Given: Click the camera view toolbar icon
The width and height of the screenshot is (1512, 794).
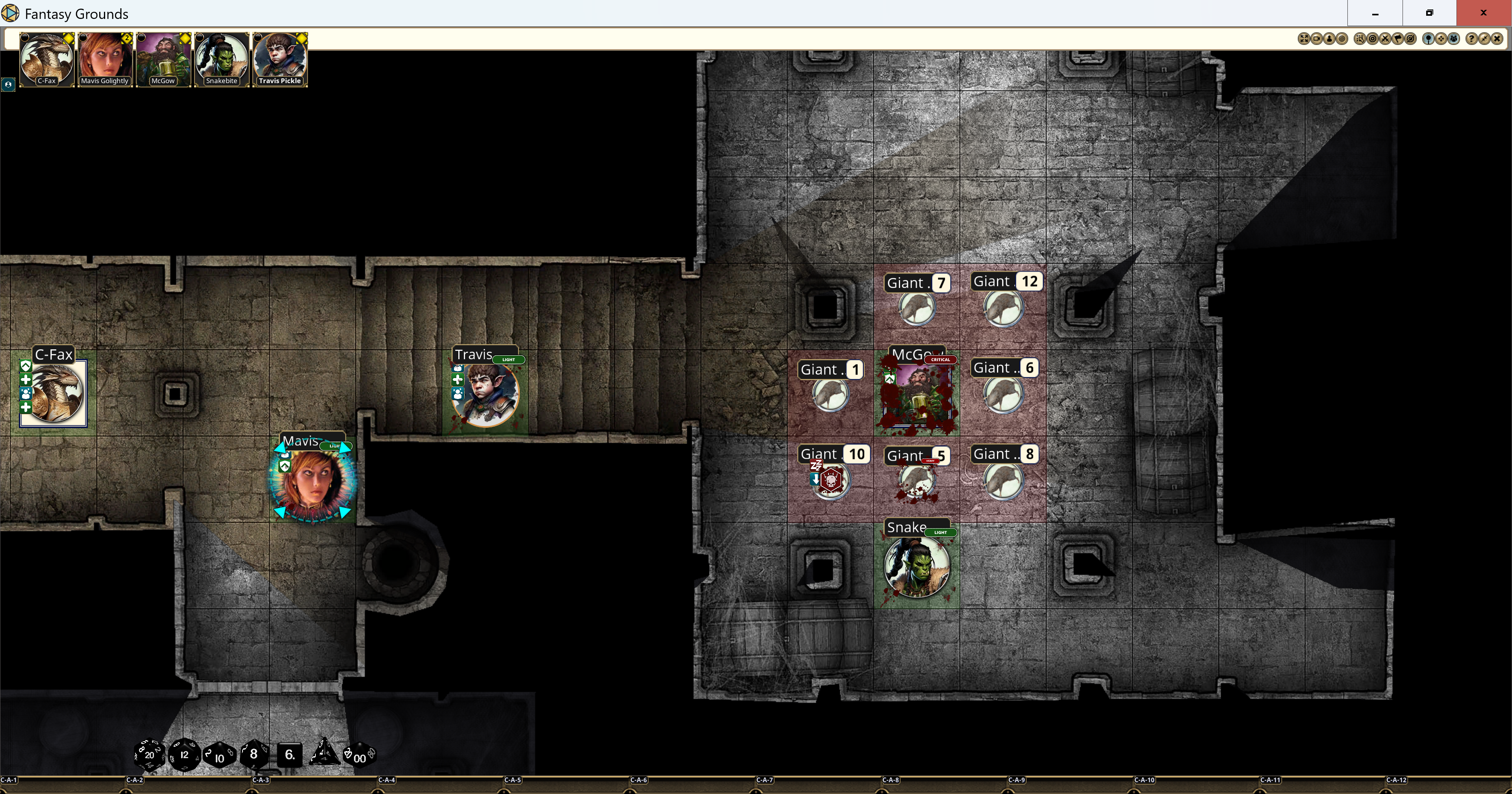Looking at the screenshot, I should click(1317, 39).
